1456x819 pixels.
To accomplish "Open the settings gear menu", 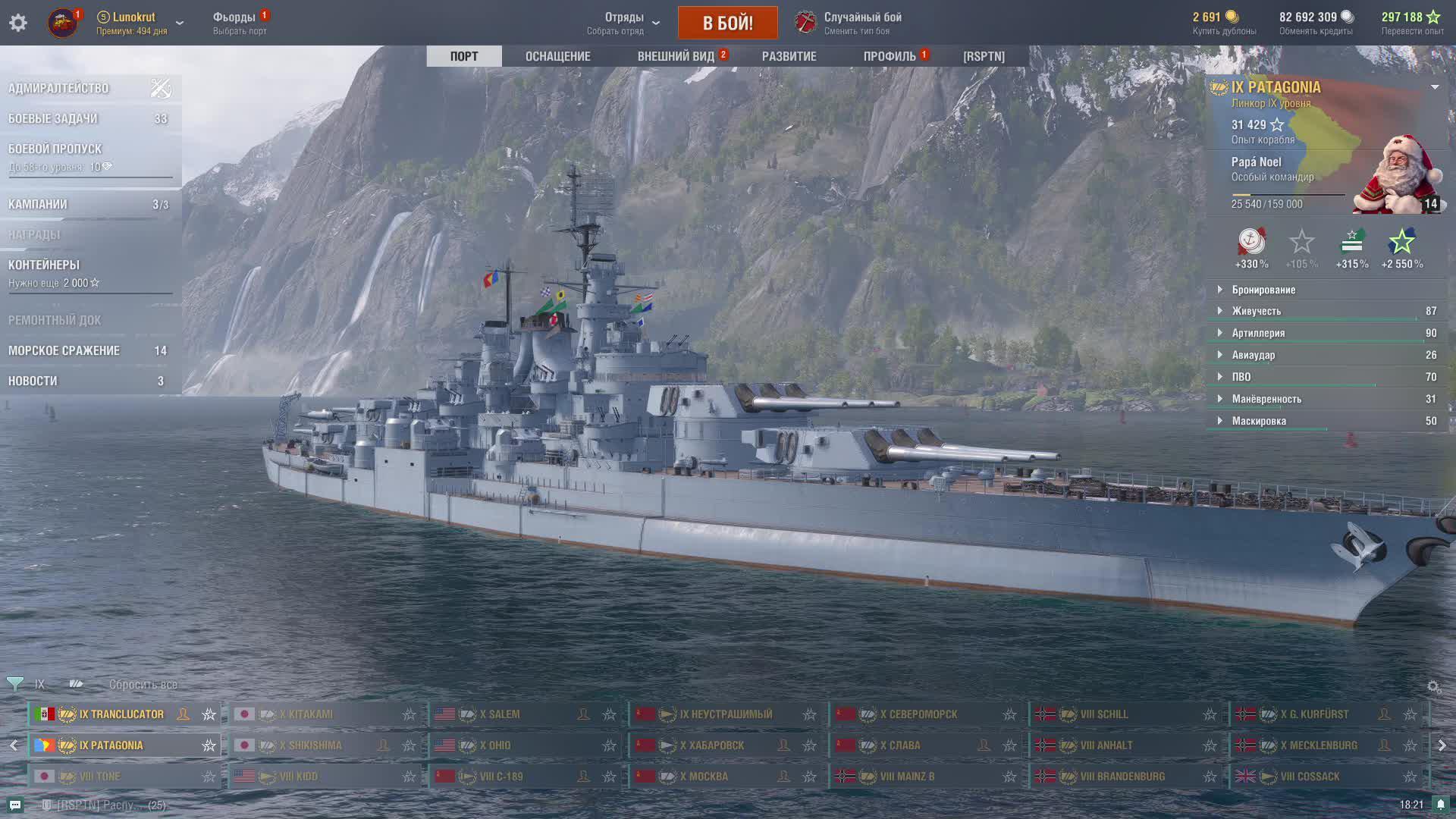I will tap(18, 23).
